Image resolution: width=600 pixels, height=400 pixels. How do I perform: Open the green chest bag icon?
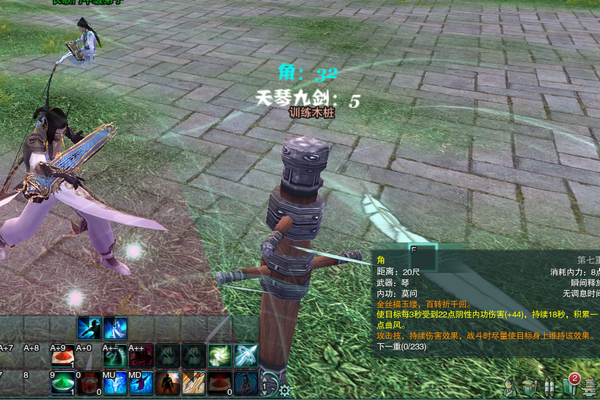[x=531, y=387]
